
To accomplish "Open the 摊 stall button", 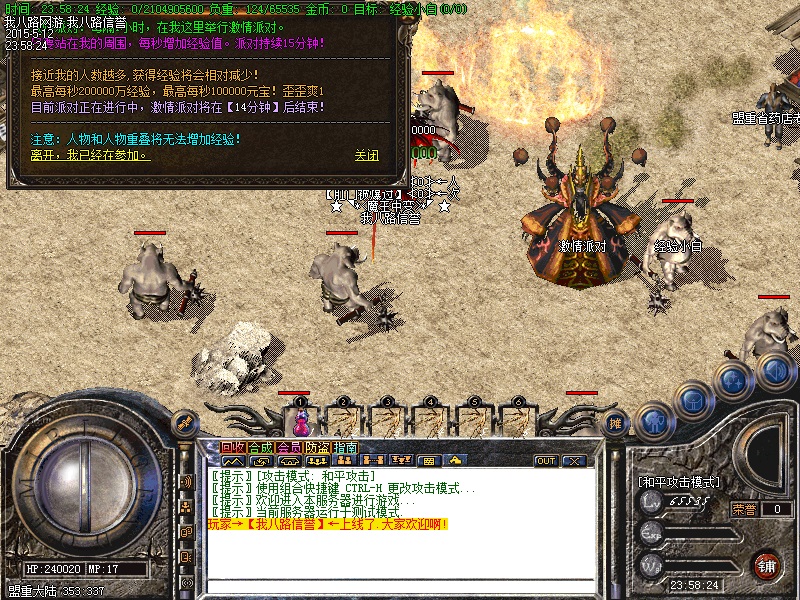I will click(x=617, y=423).
